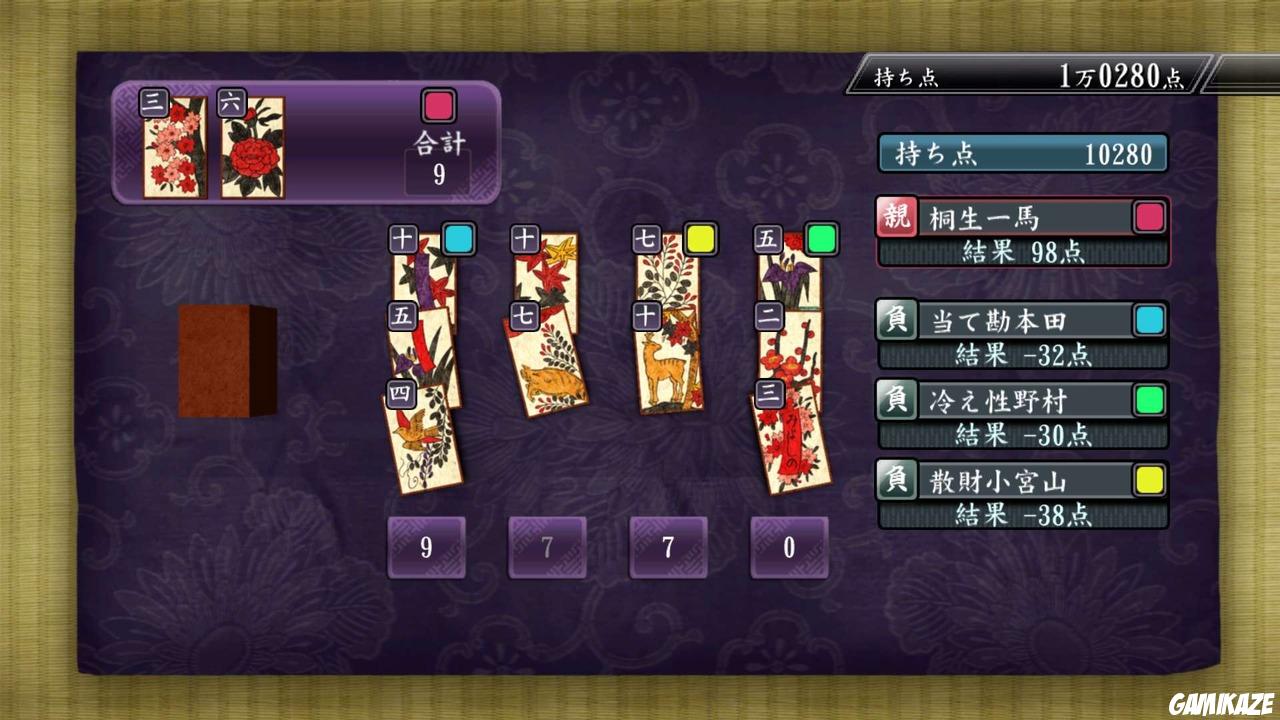Toggle the green indicator on the rightmost stack
Viewport: 1280px width, 720px height.
pos(822,238)
